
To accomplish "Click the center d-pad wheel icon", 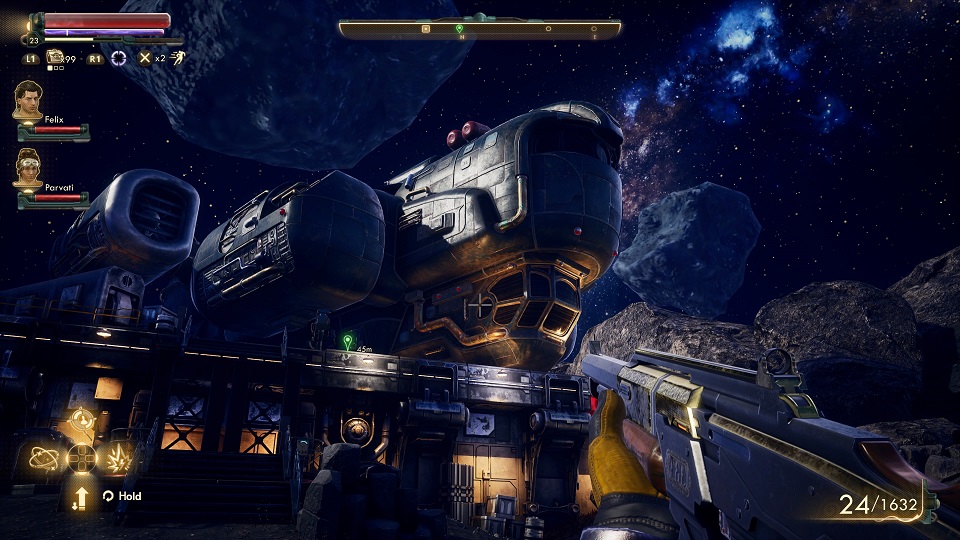I will pyautogui.click(x=81, y=459).
